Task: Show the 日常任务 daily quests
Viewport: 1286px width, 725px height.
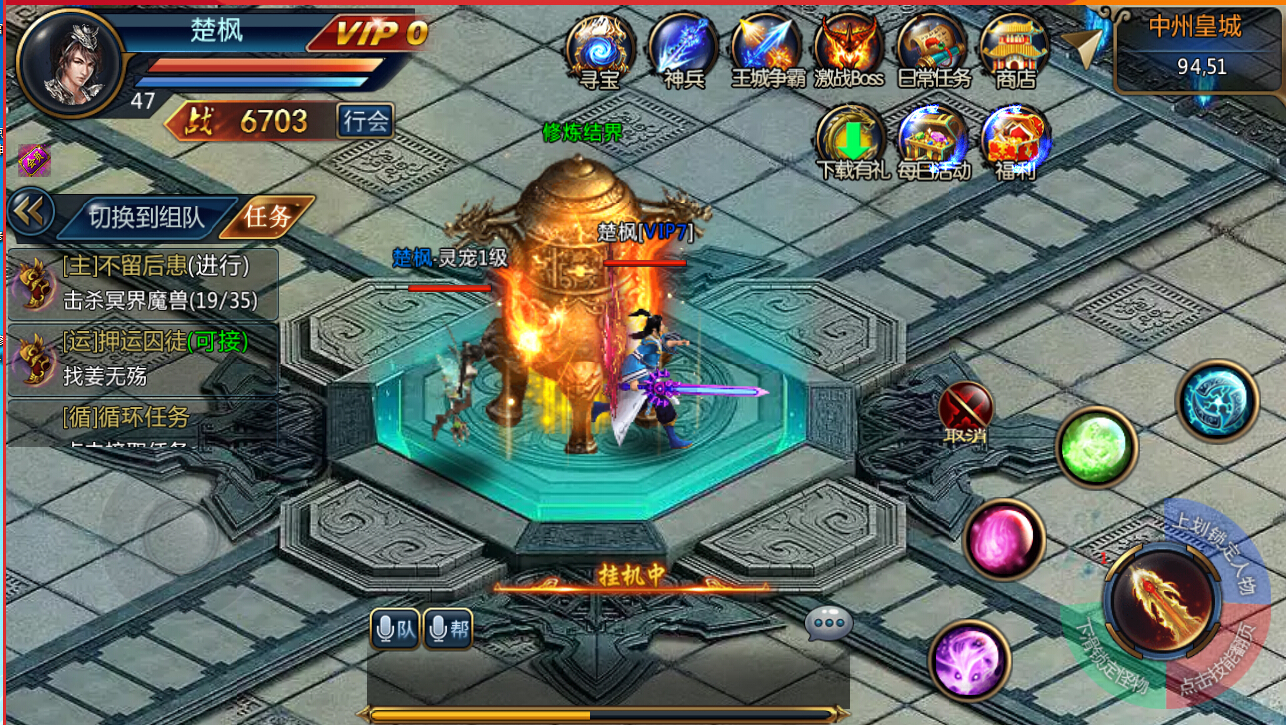Action: (x=933, y=48)
